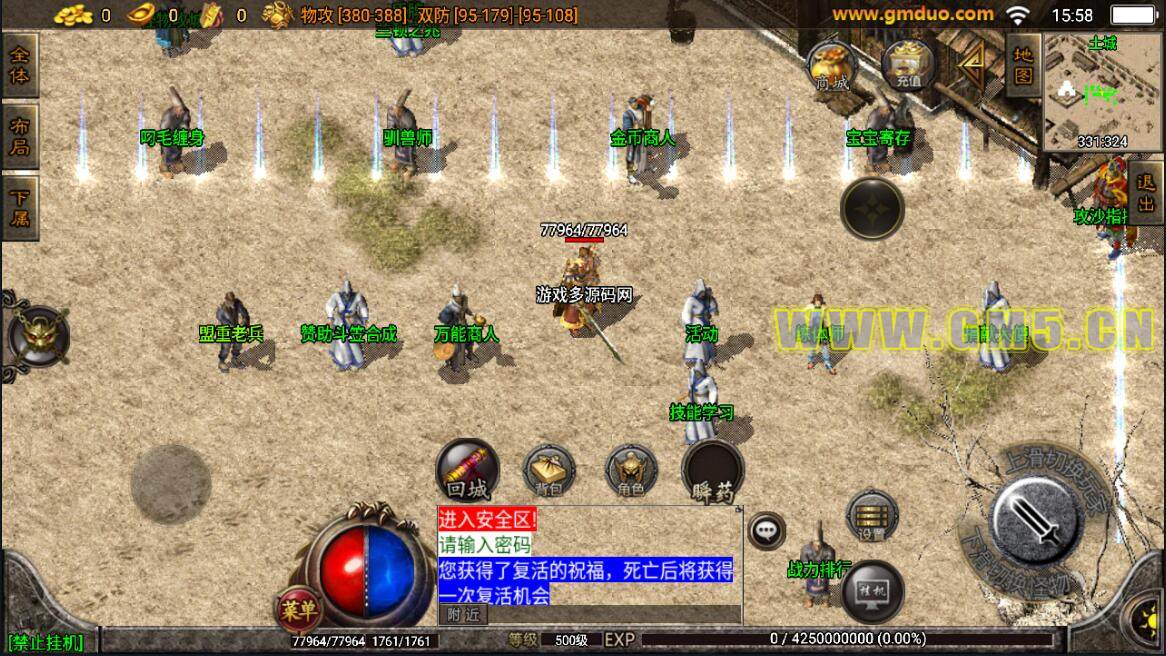Use the 回城 return scroll
Screen dimensions: 1166x656
(x=467, y=470)
